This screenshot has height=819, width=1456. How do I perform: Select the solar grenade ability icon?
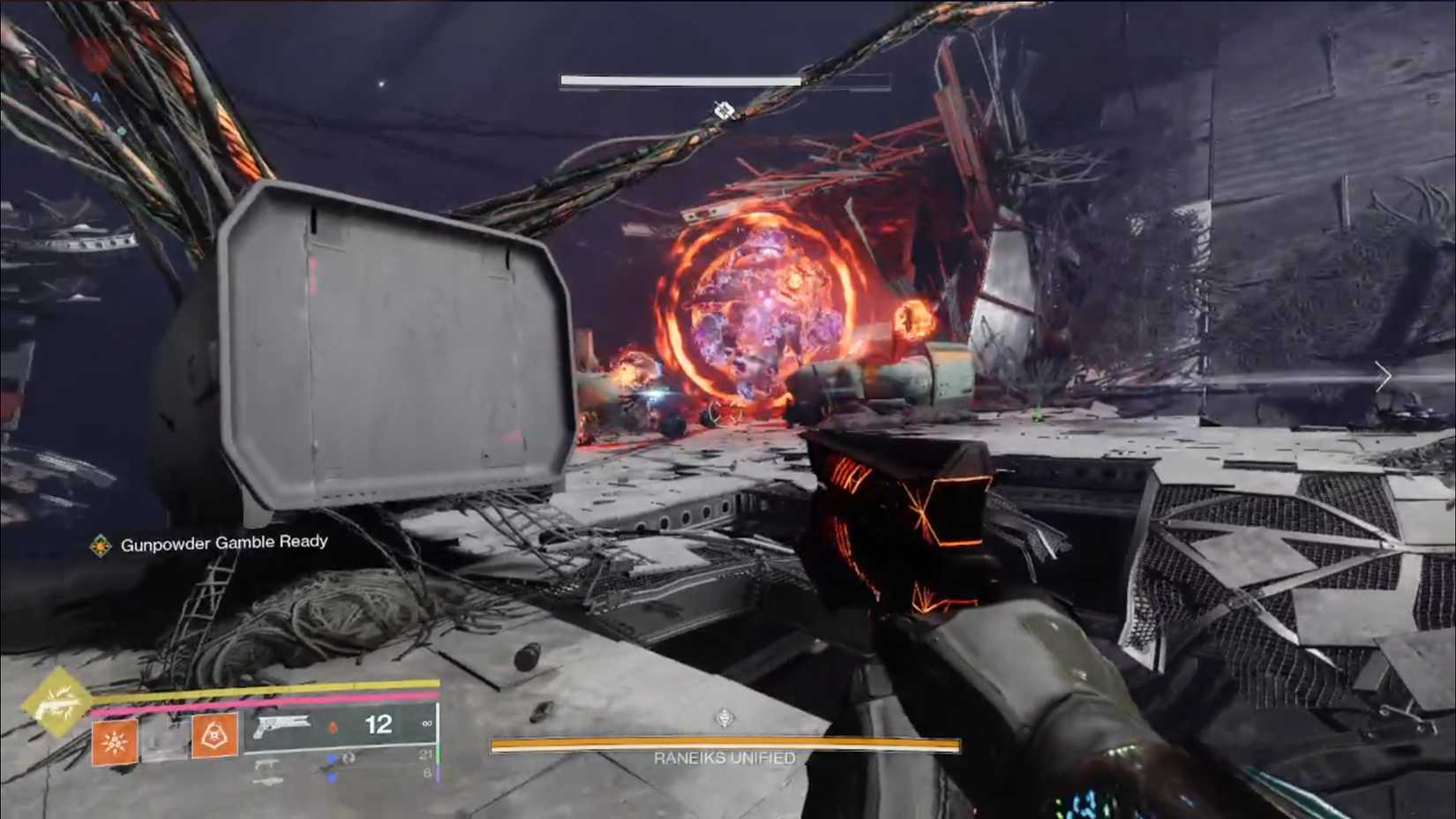[115, 742]
